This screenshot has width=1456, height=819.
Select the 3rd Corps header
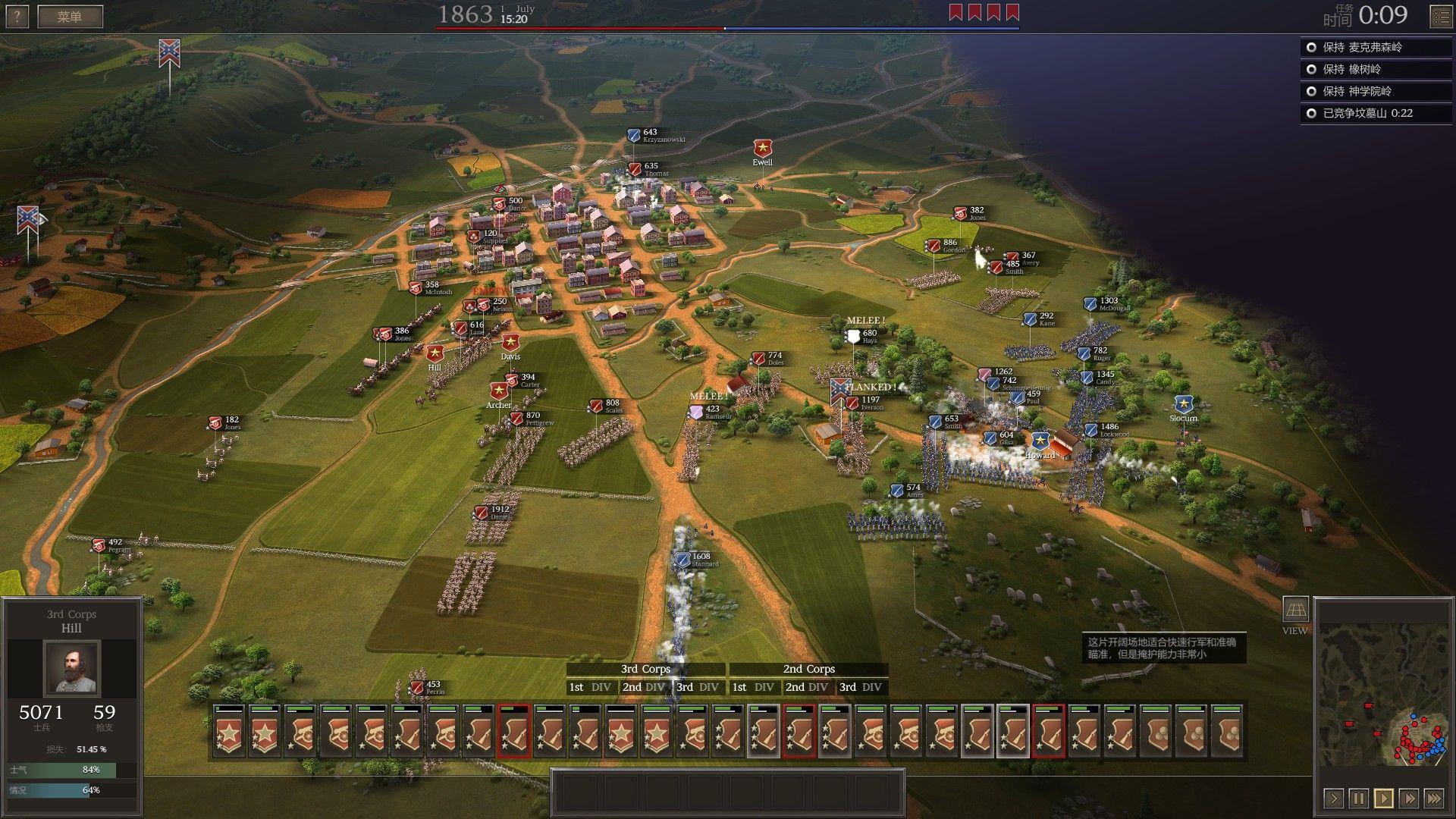tap(645, 669)
